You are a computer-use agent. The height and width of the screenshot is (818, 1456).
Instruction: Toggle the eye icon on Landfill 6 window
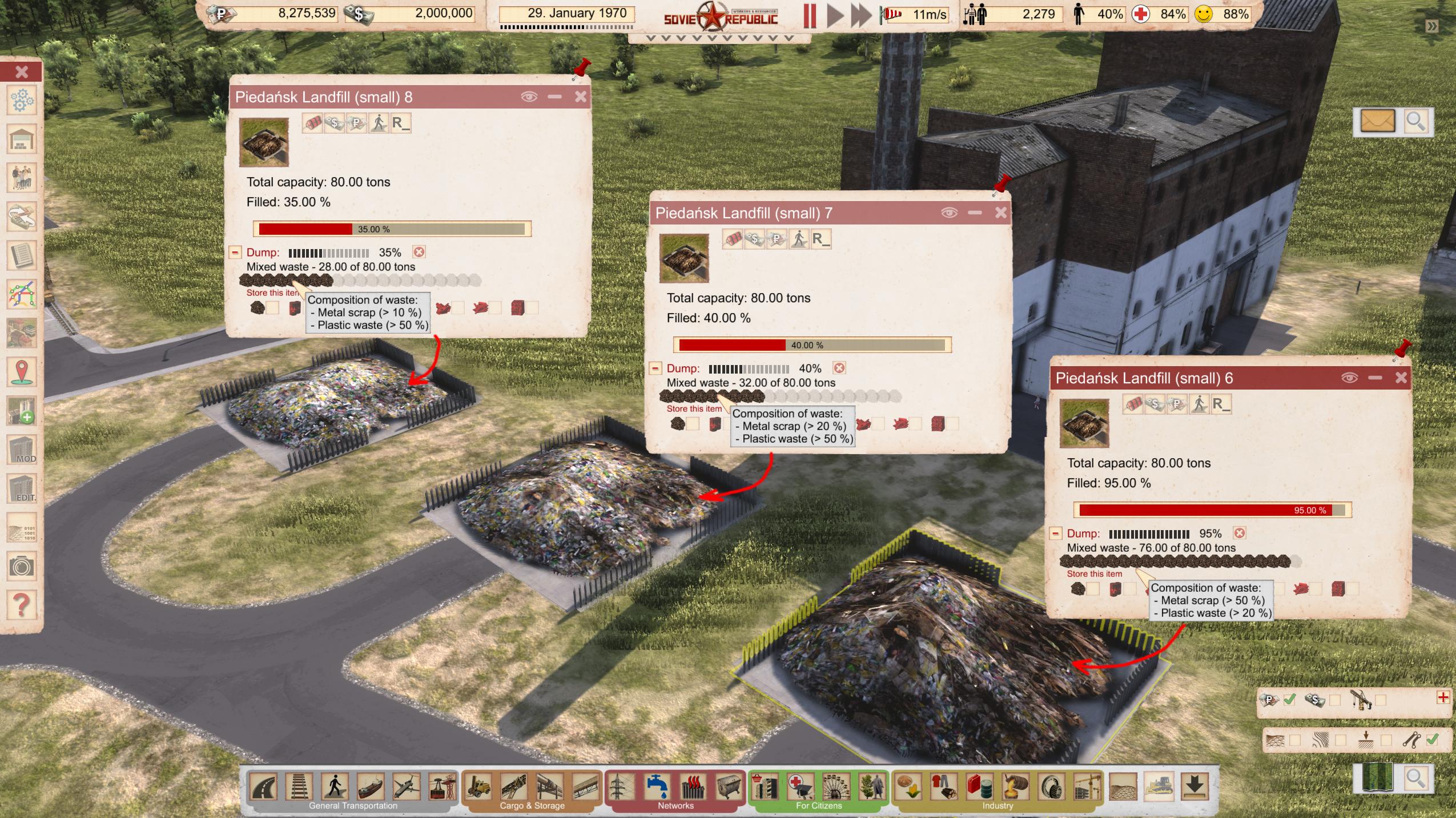click(1349, 378)
